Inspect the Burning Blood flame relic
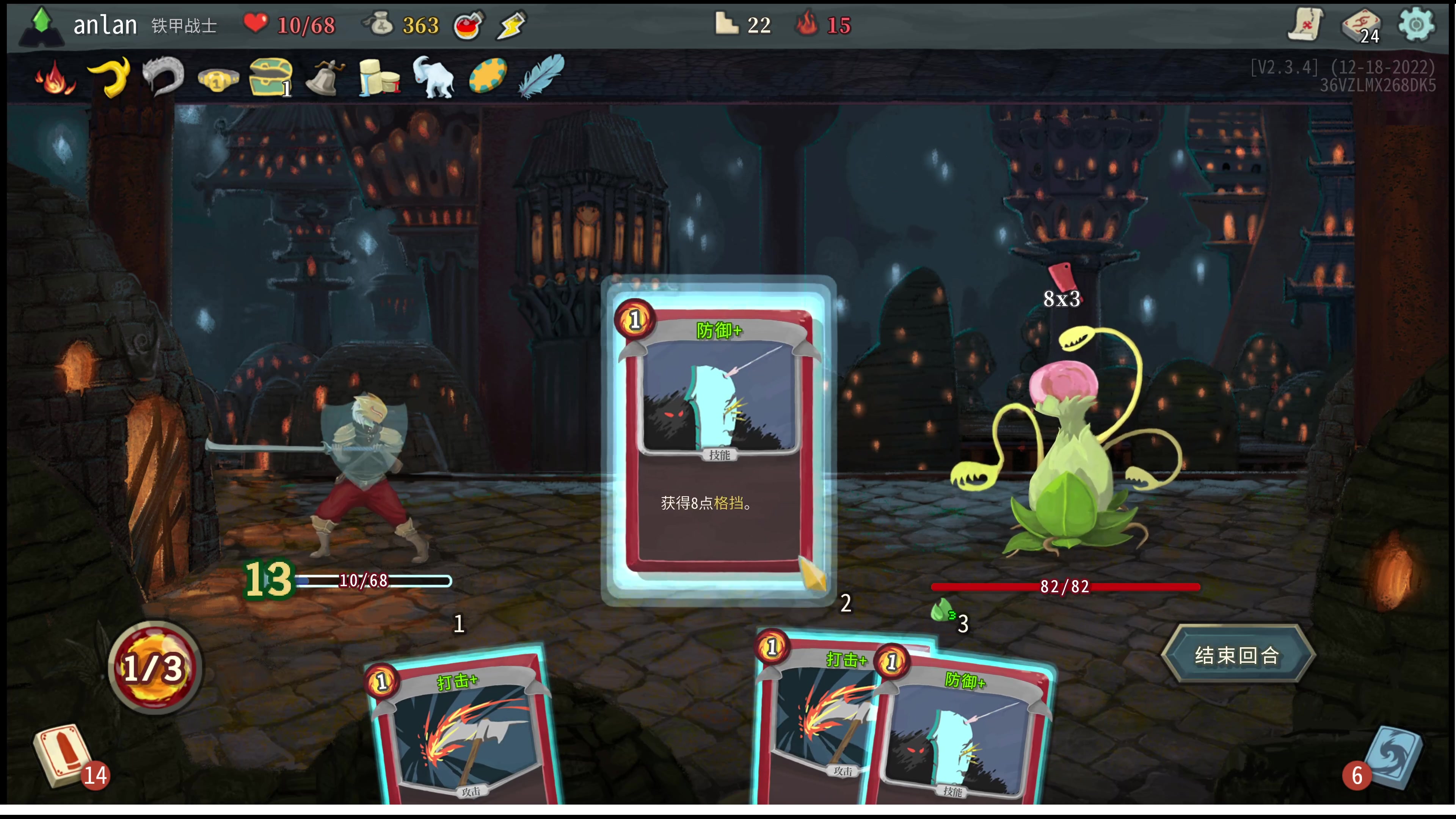Image resolution: width=1456 pixels, height=819 pixels. pos(55,78)
